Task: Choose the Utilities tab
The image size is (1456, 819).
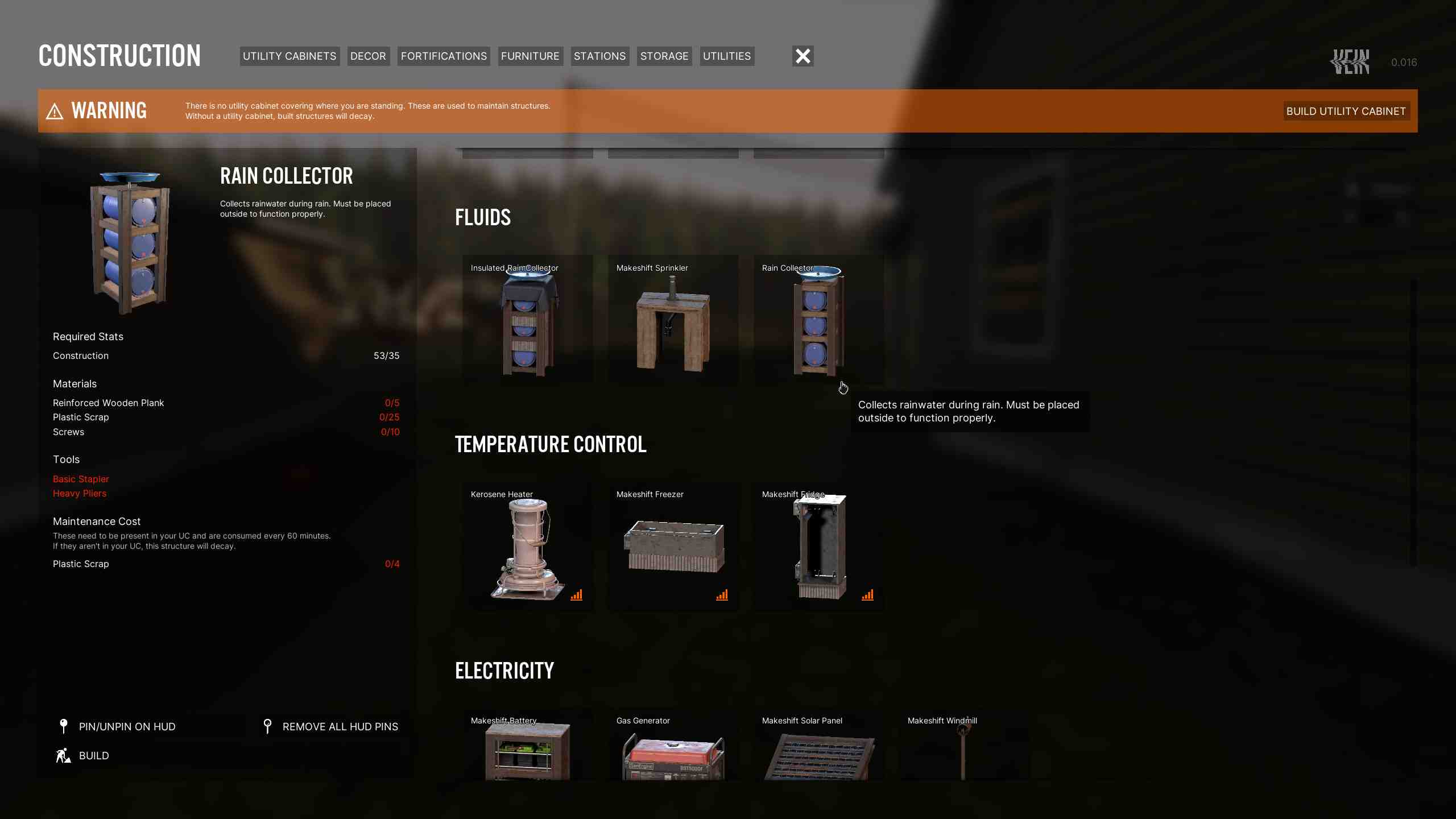Action: pyautogui.click(x=727, y=56)
